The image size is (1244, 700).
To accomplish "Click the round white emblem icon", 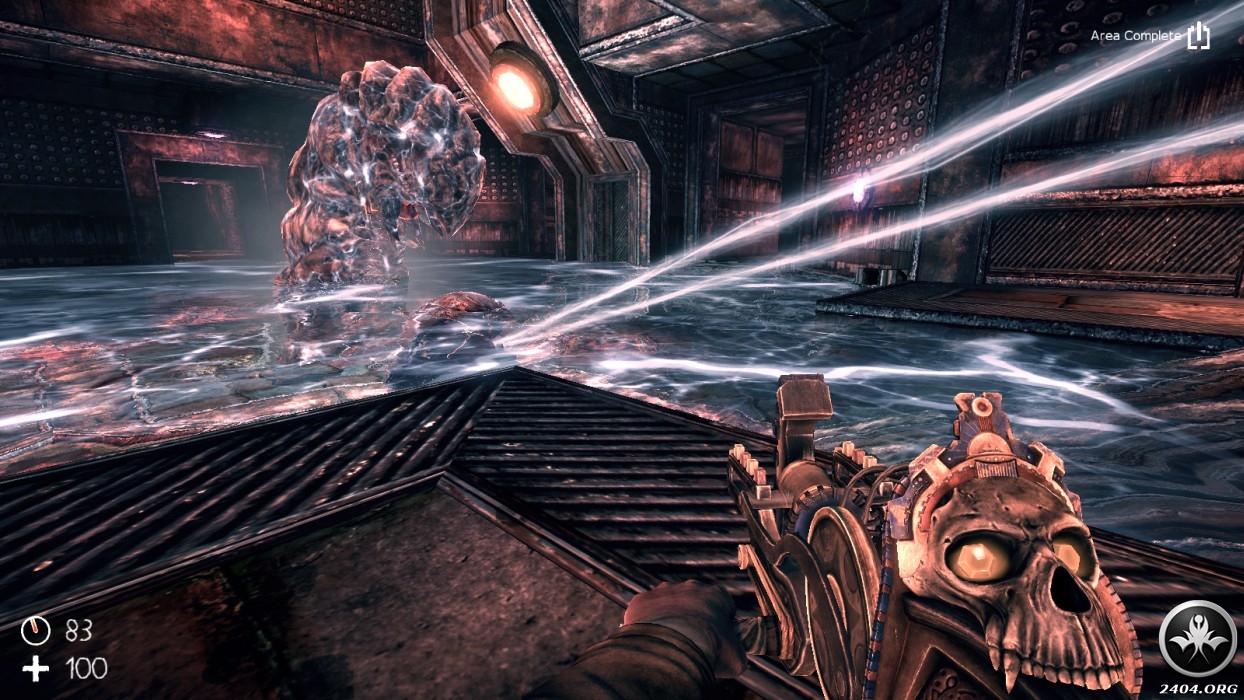I will [1197, 637].
